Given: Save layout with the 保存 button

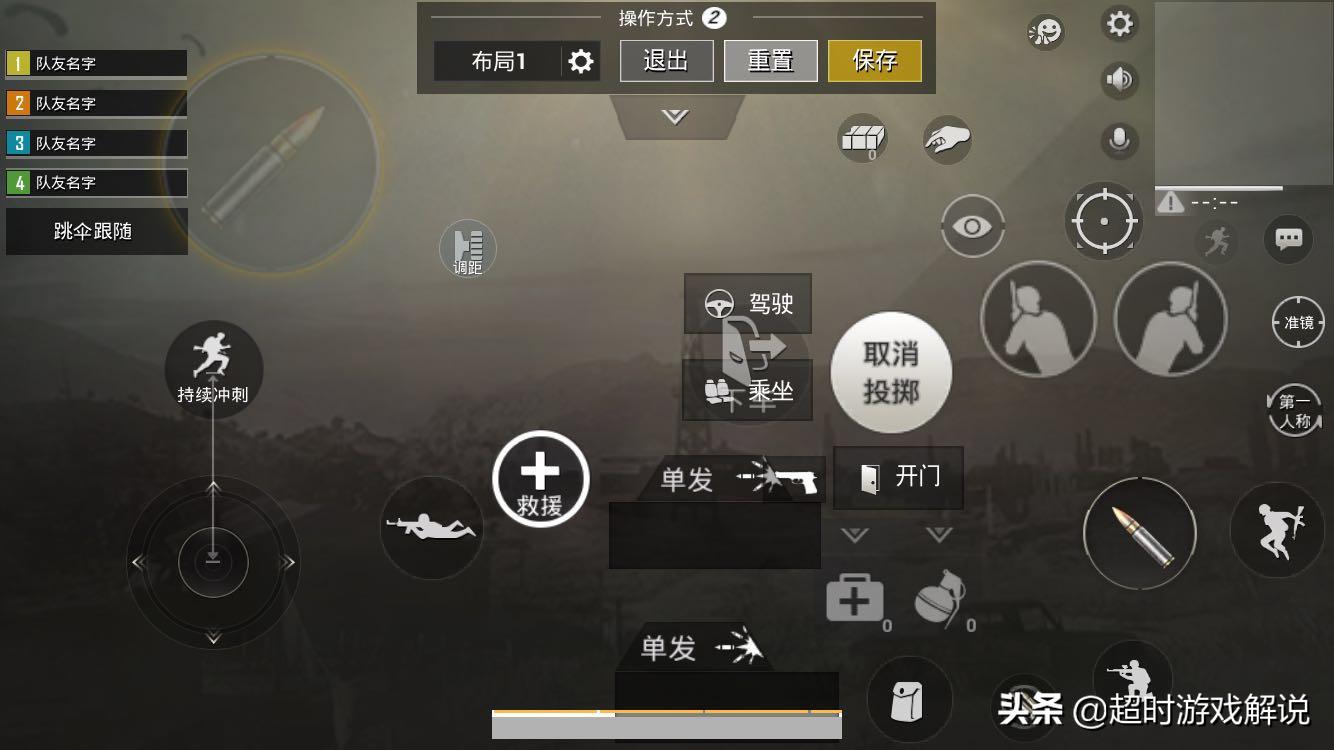Looking at the screenshot, I should coord(874,60).
